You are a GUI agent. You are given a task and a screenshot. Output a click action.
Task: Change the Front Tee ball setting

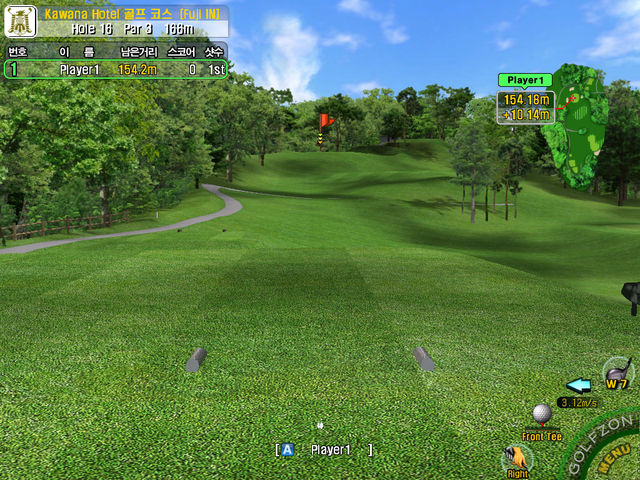[x=542, y=415]
